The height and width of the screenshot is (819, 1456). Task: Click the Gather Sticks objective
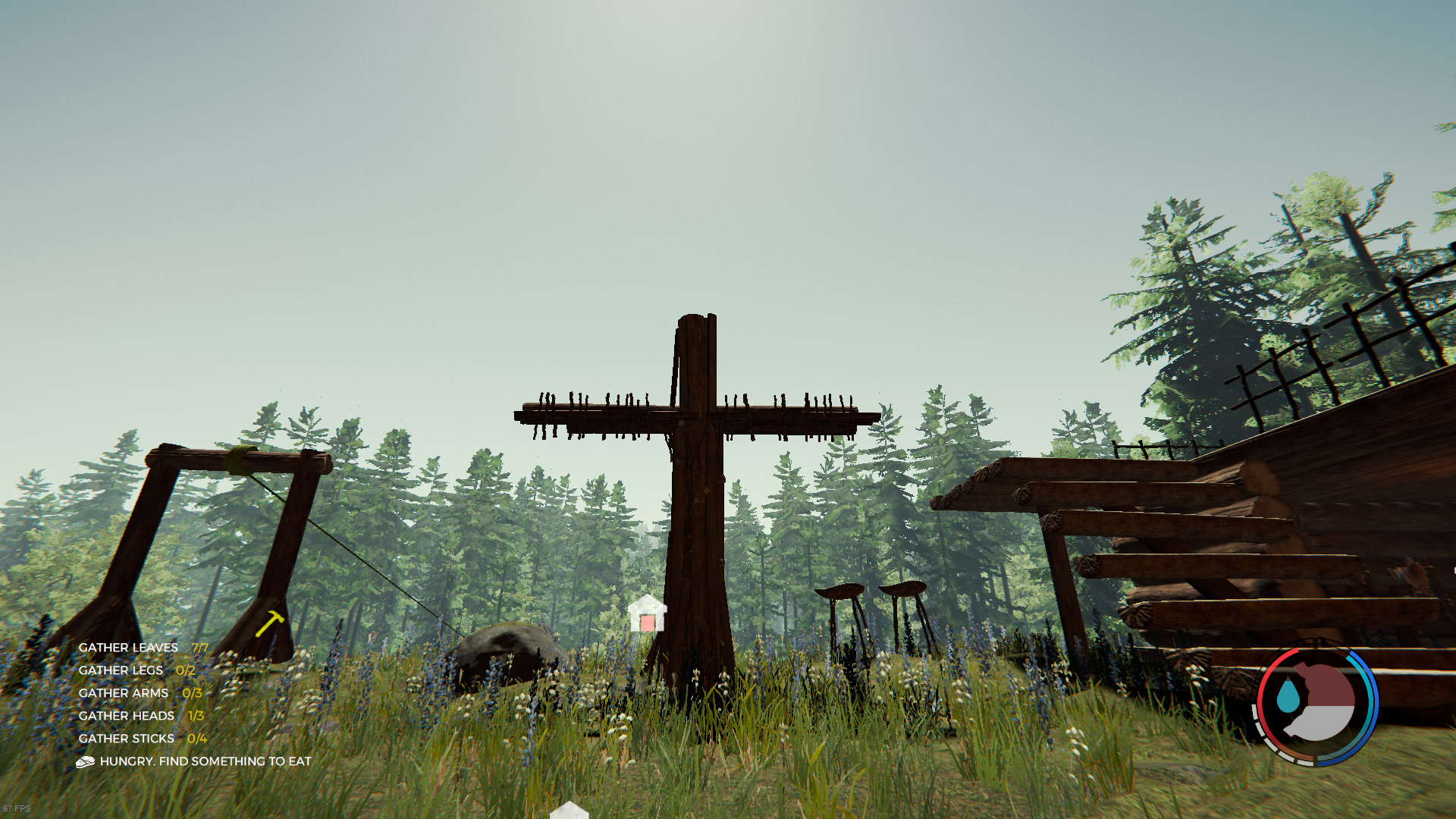142,739
